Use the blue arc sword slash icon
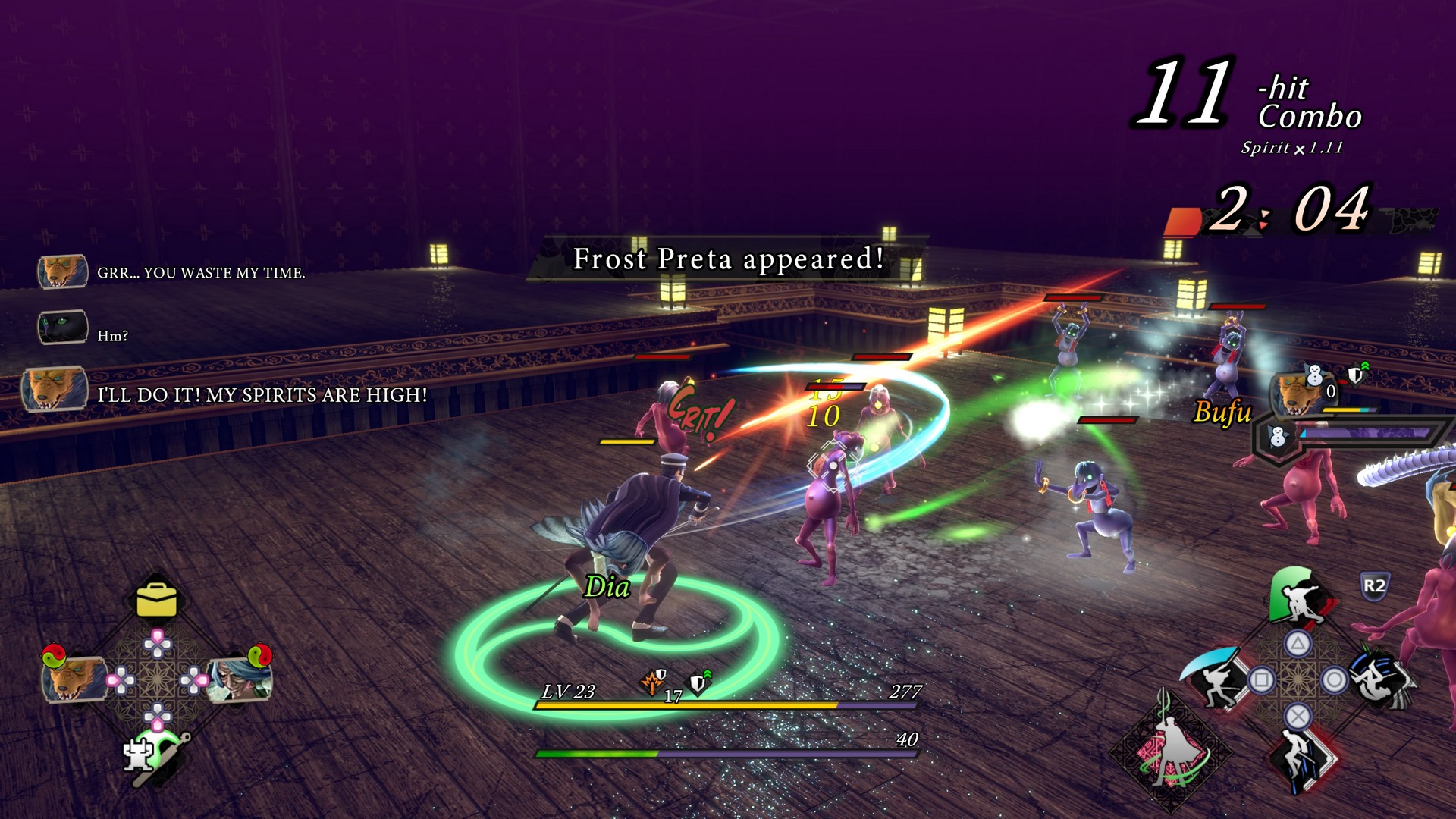Viewport: 1456px width, 819px height. coord(1216,677)
